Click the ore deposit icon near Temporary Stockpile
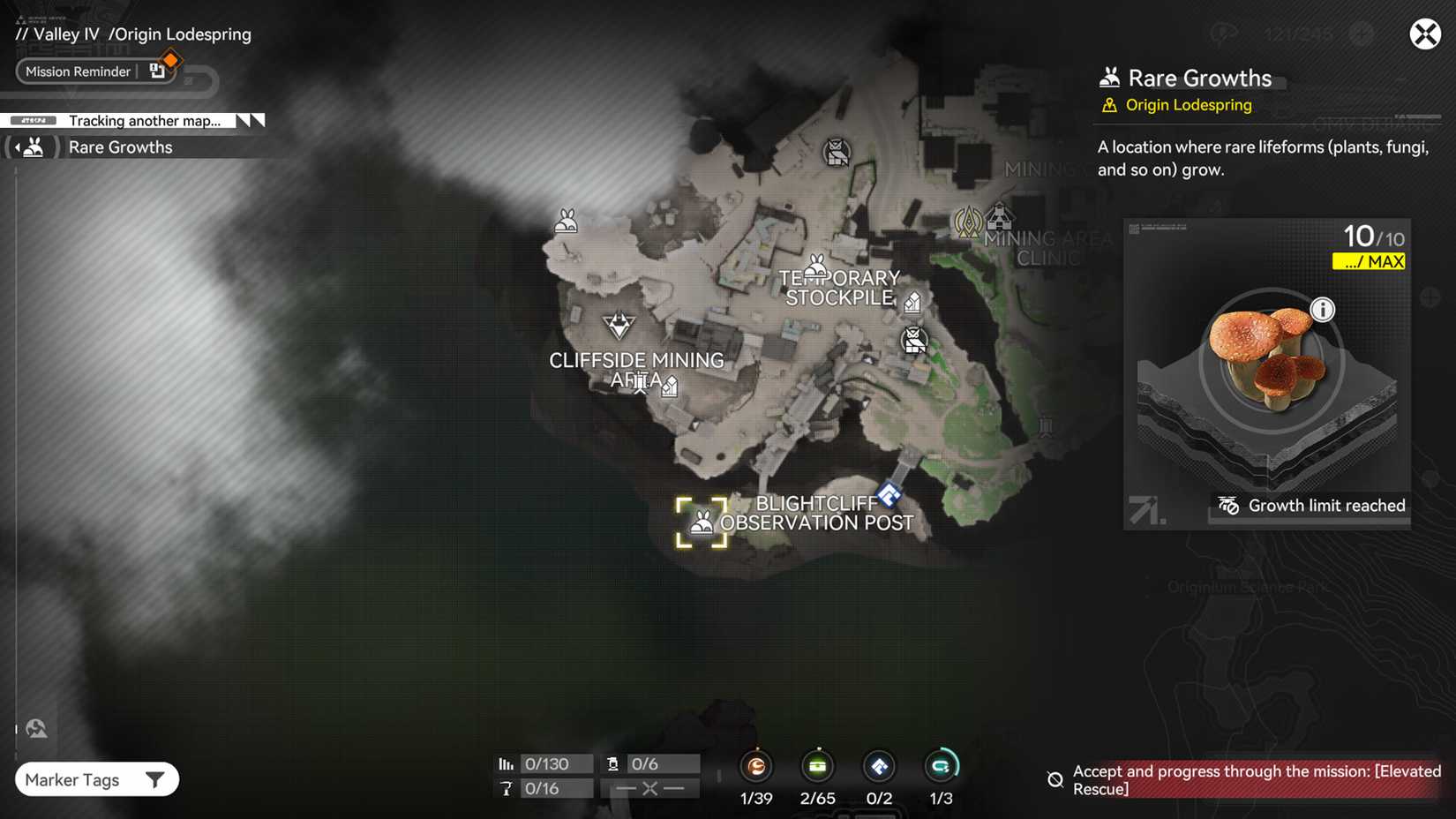1456x819 pixels. (x=912, y=301)
